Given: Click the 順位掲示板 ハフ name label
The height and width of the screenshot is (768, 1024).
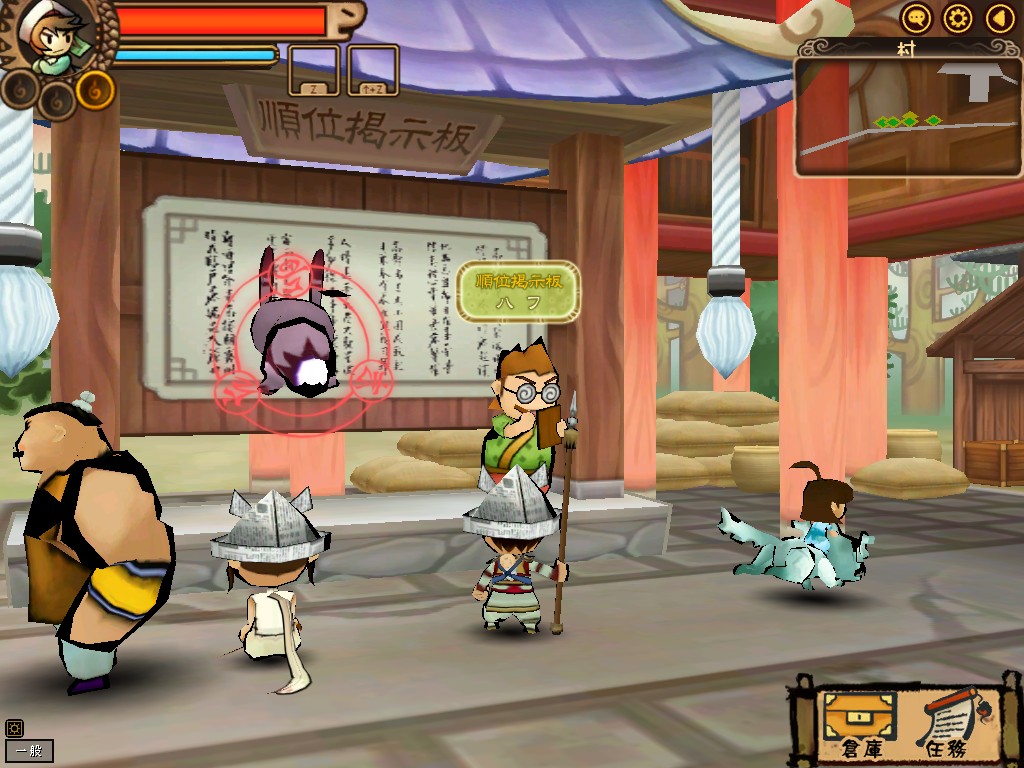Looking at the screenshot, I should click(518, 291).
